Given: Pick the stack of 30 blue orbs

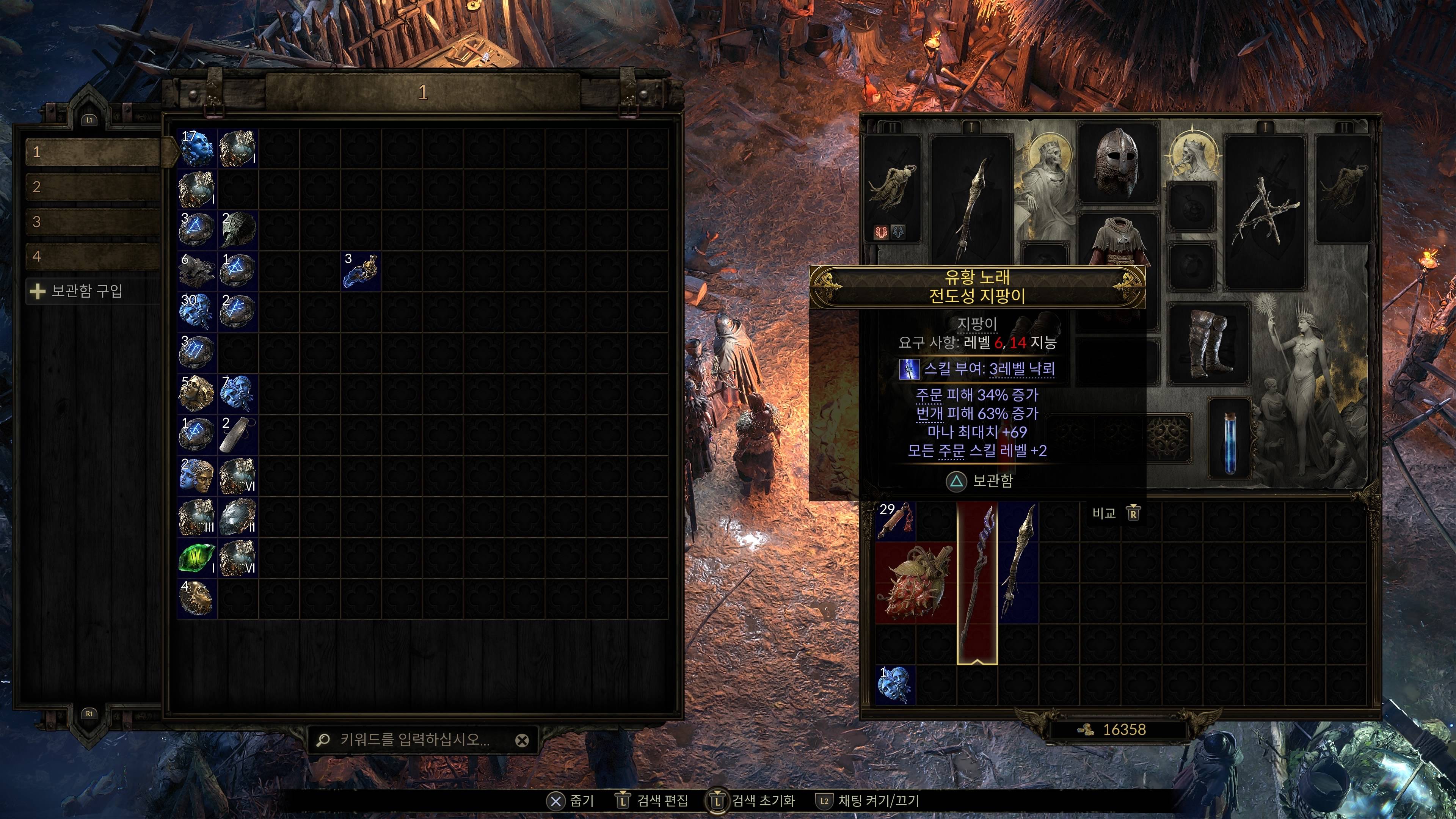Looking at the screenshot, I should pyautogui.click(x=197, y=311).
